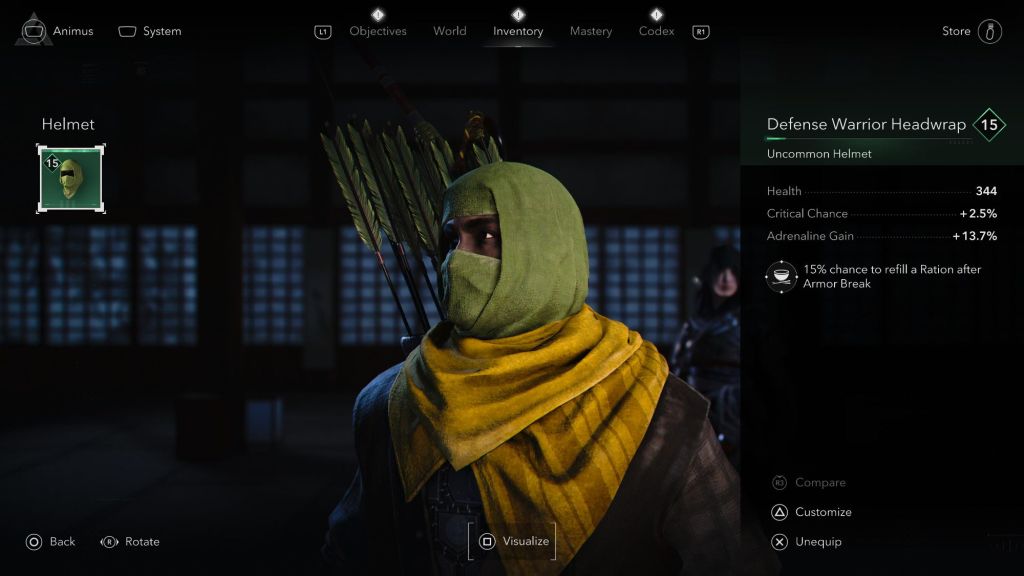The image size is (1024, 576).
Task: Switch to the Objectives tab
Action: coord(378,31)
